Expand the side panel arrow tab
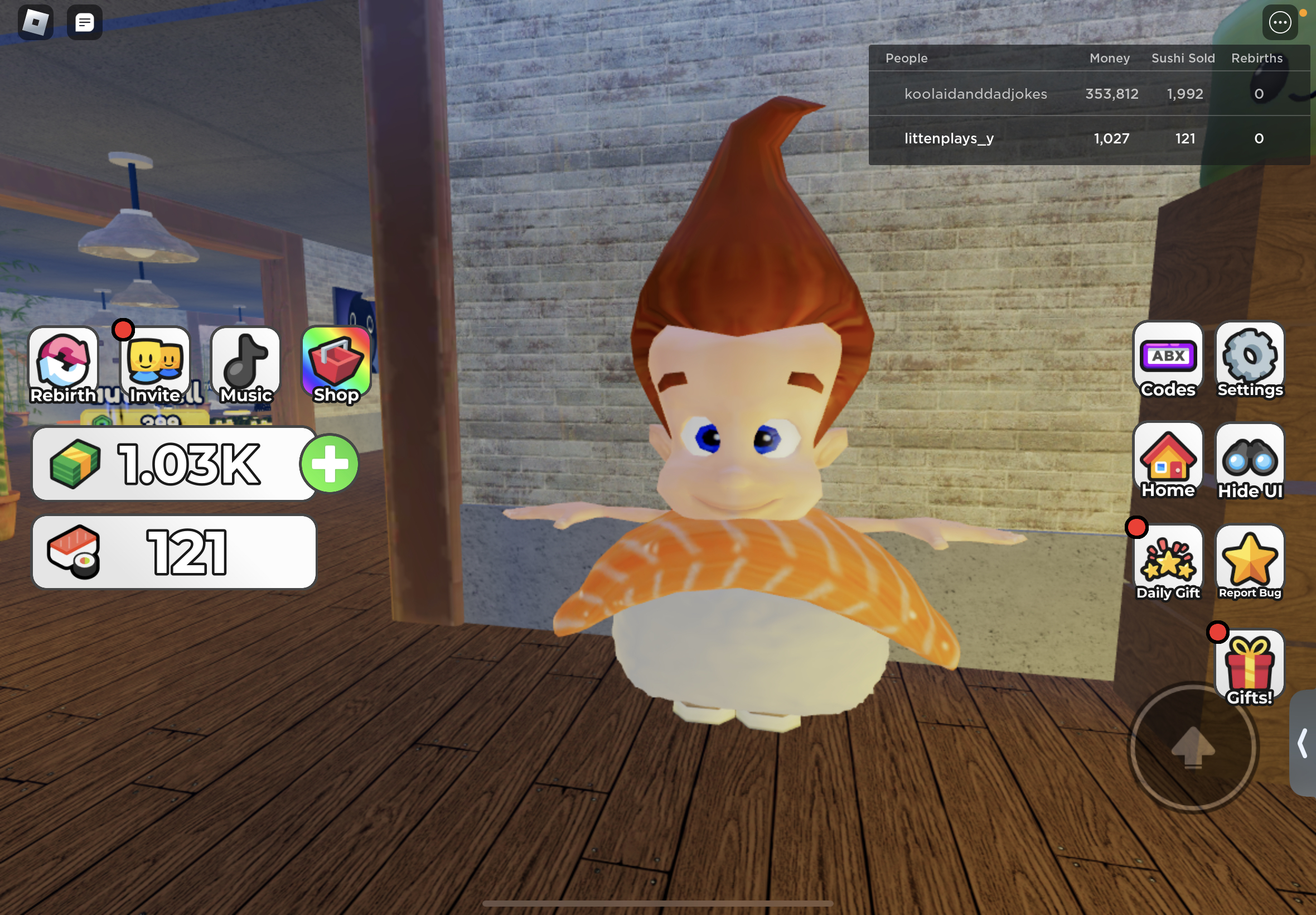 (x=1303, y=743)
